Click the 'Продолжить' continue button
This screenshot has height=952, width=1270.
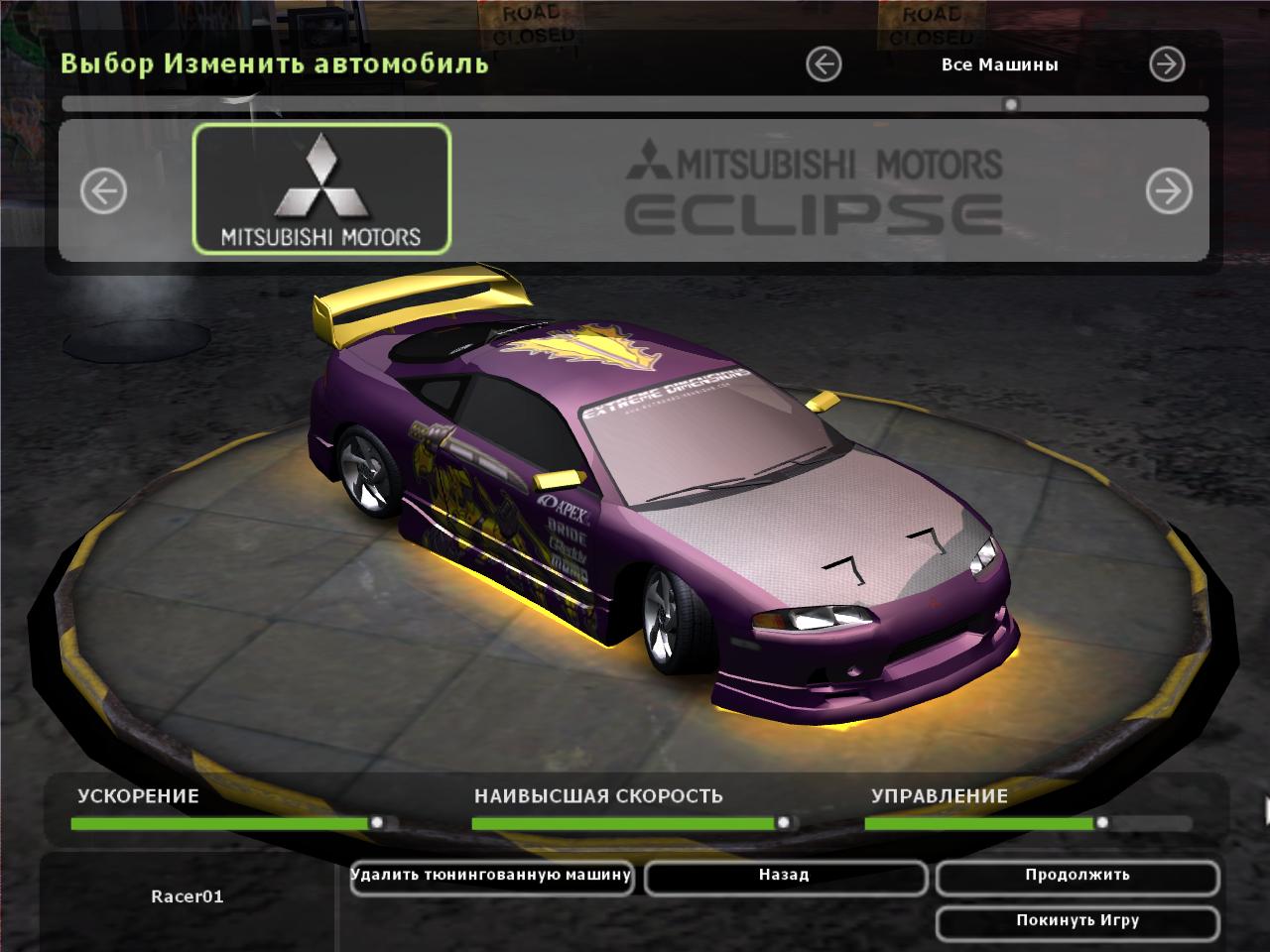[1077, 877]
